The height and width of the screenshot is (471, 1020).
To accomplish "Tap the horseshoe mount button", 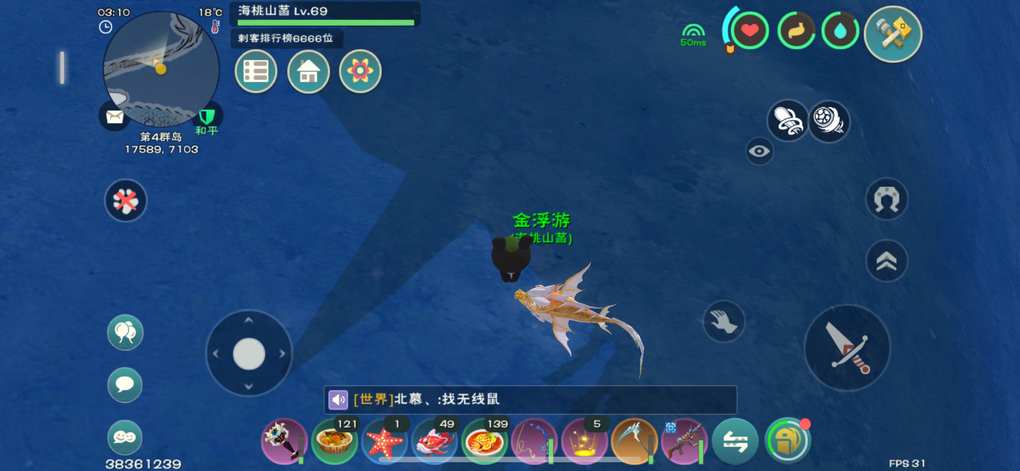I will 886,199.
